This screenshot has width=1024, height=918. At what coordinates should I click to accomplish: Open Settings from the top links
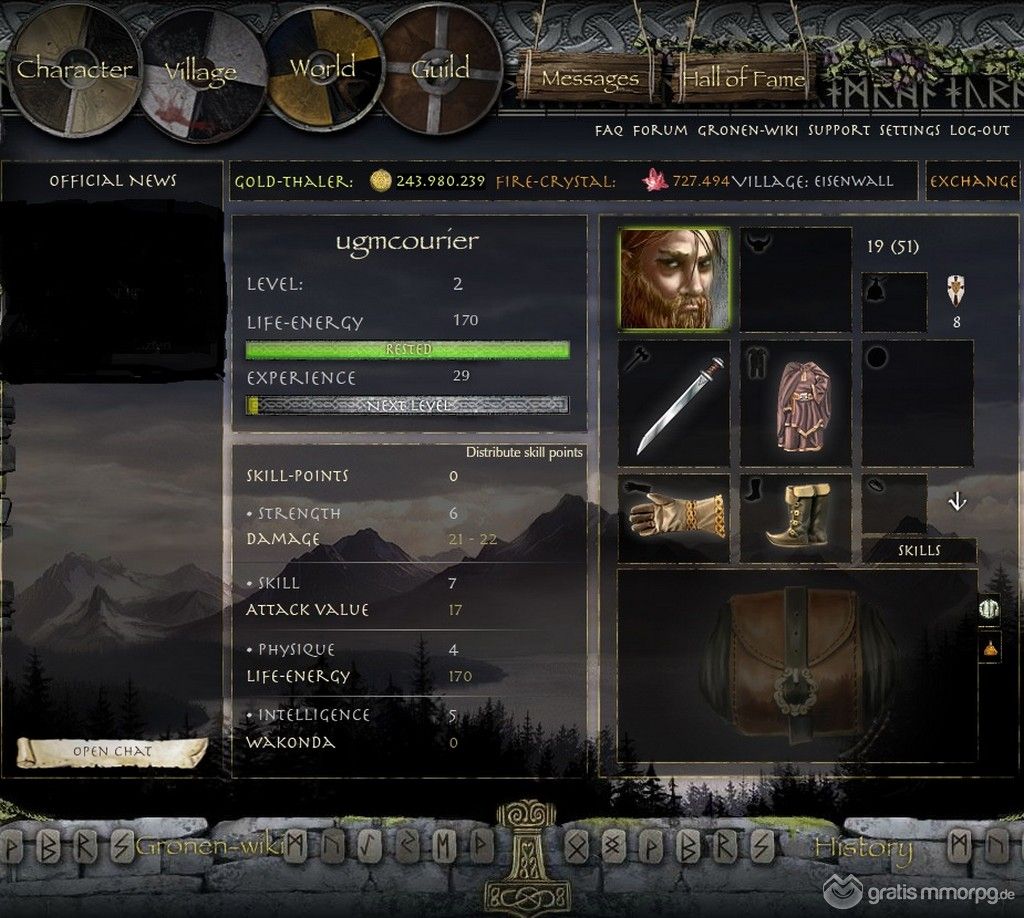coord(911,130)
